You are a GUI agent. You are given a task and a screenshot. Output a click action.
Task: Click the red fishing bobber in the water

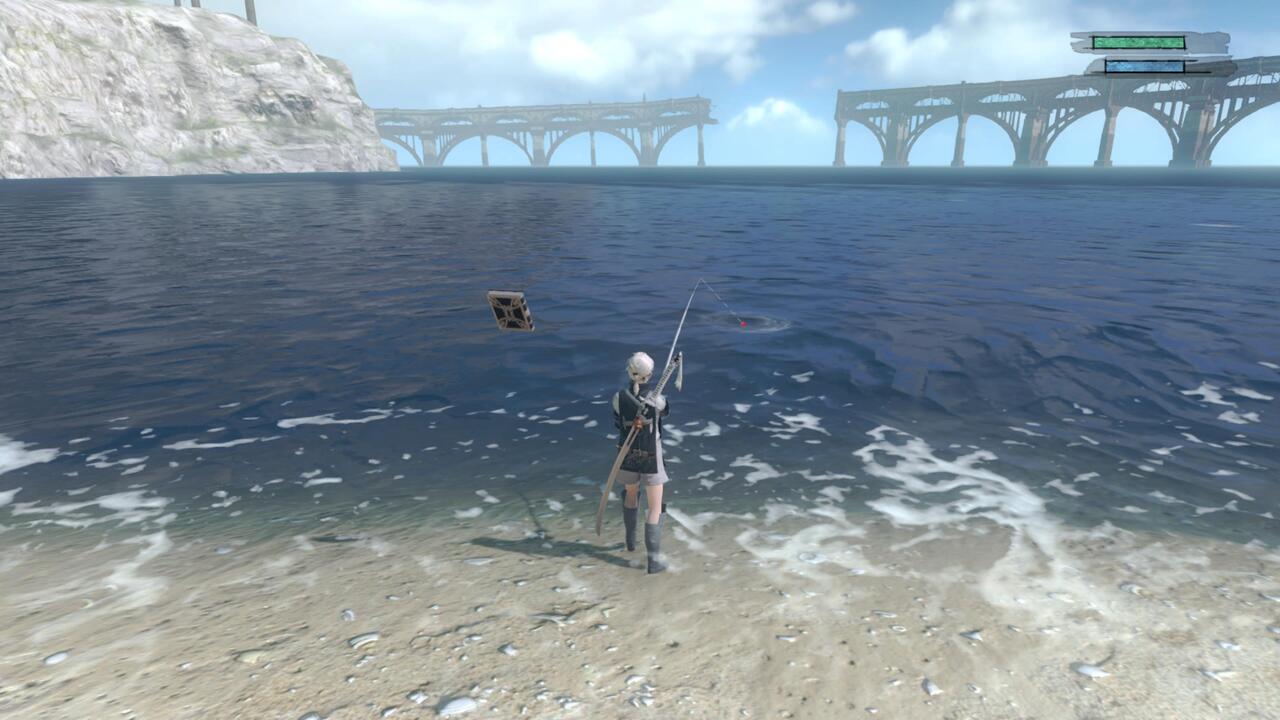pyautogui.click(x=742, y=325)
